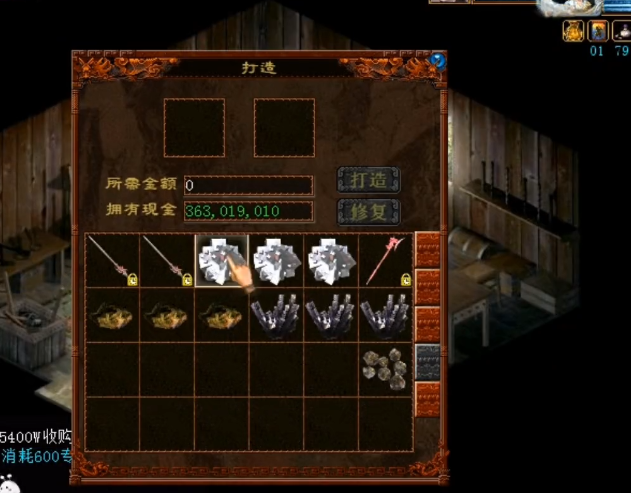
Task: Click the golden pouch buff icon
Action: (573, 30)
